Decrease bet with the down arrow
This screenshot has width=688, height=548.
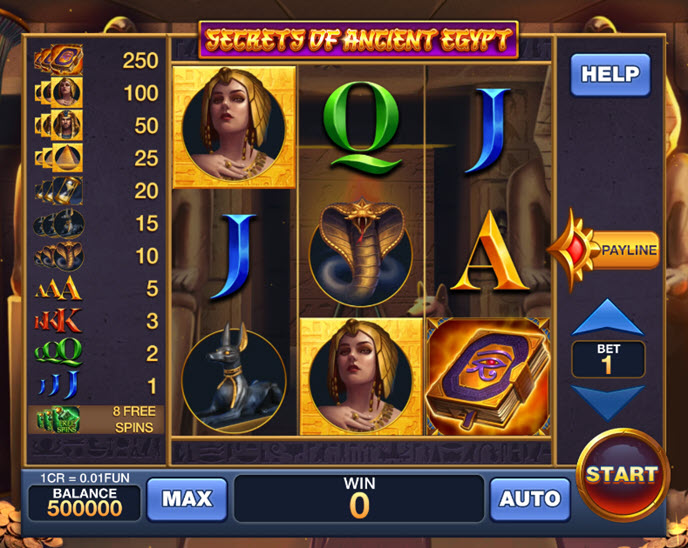607,401
